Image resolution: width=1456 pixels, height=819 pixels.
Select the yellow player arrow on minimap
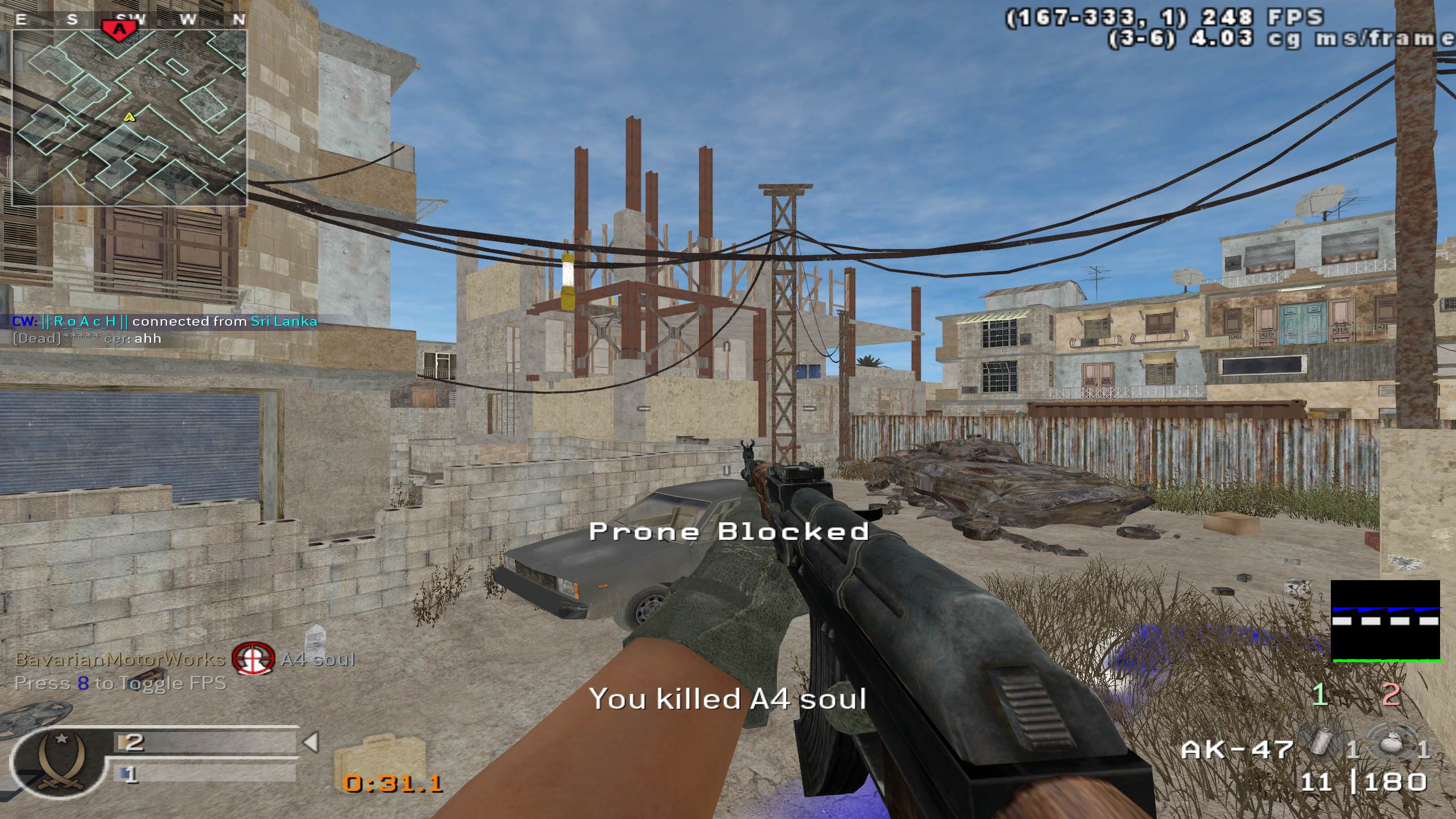130,117
